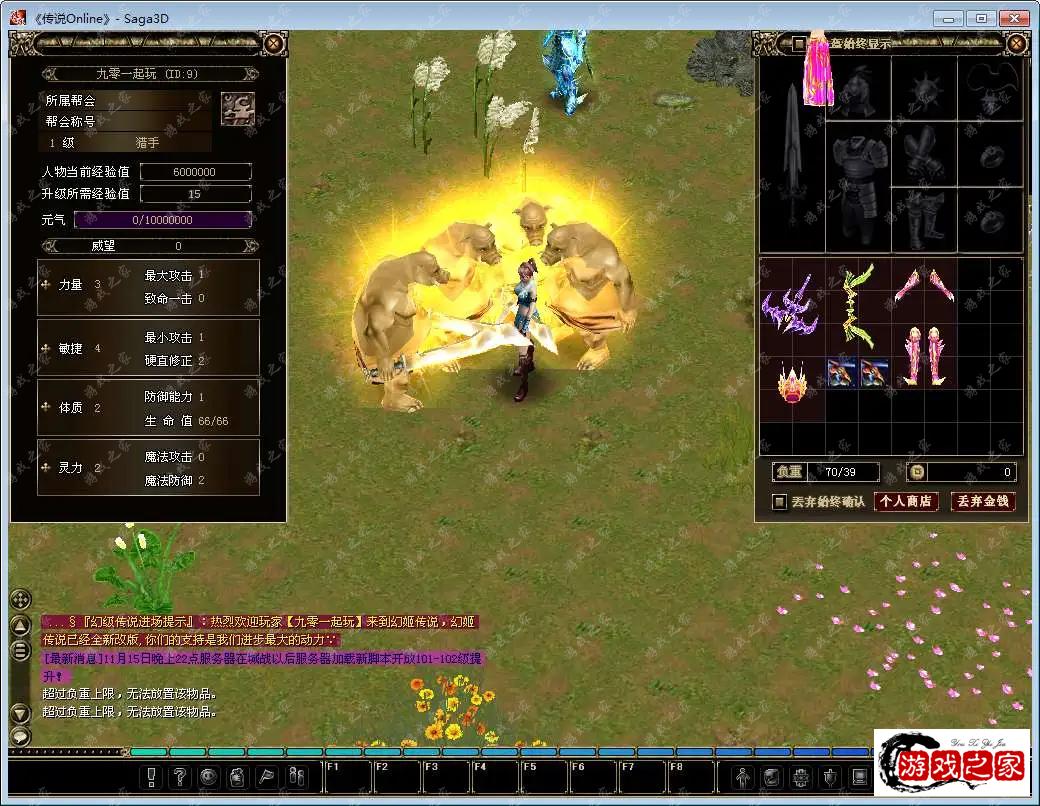
Task: Toggle the 套始终显示 checkbox at the top
Action: (799, 44)
